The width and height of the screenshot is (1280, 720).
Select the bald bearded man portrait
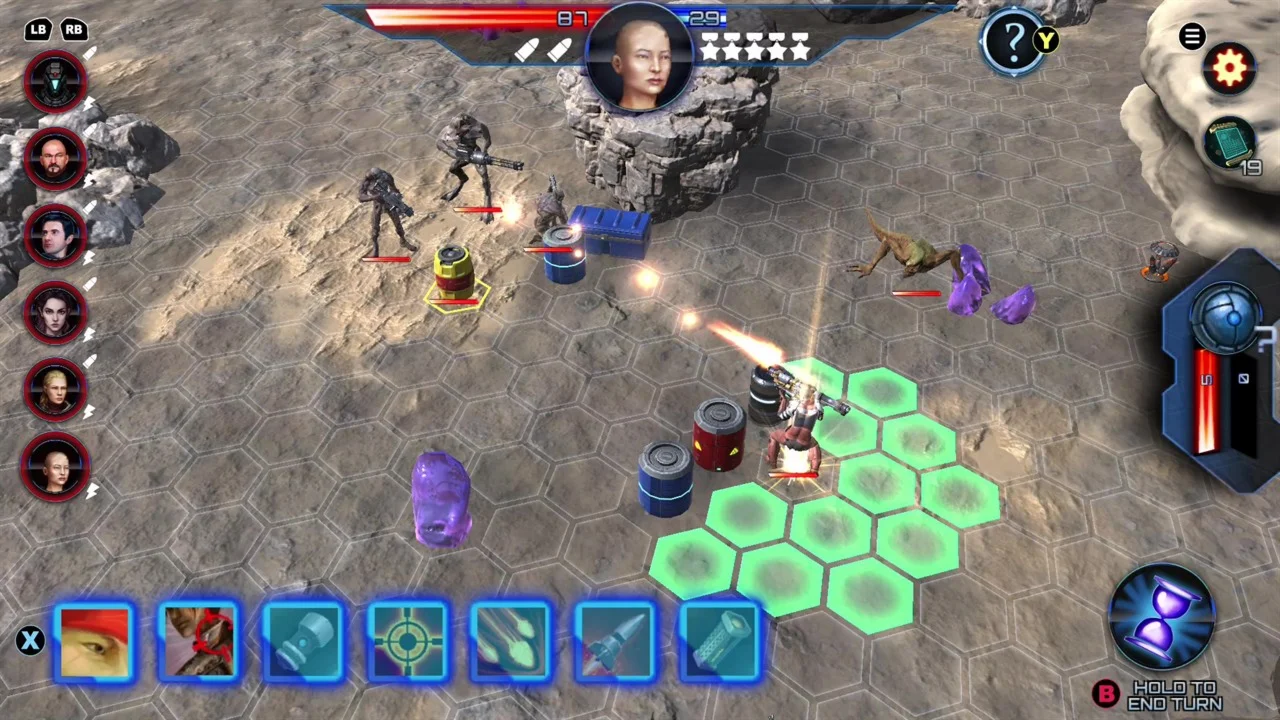point(56,158)
